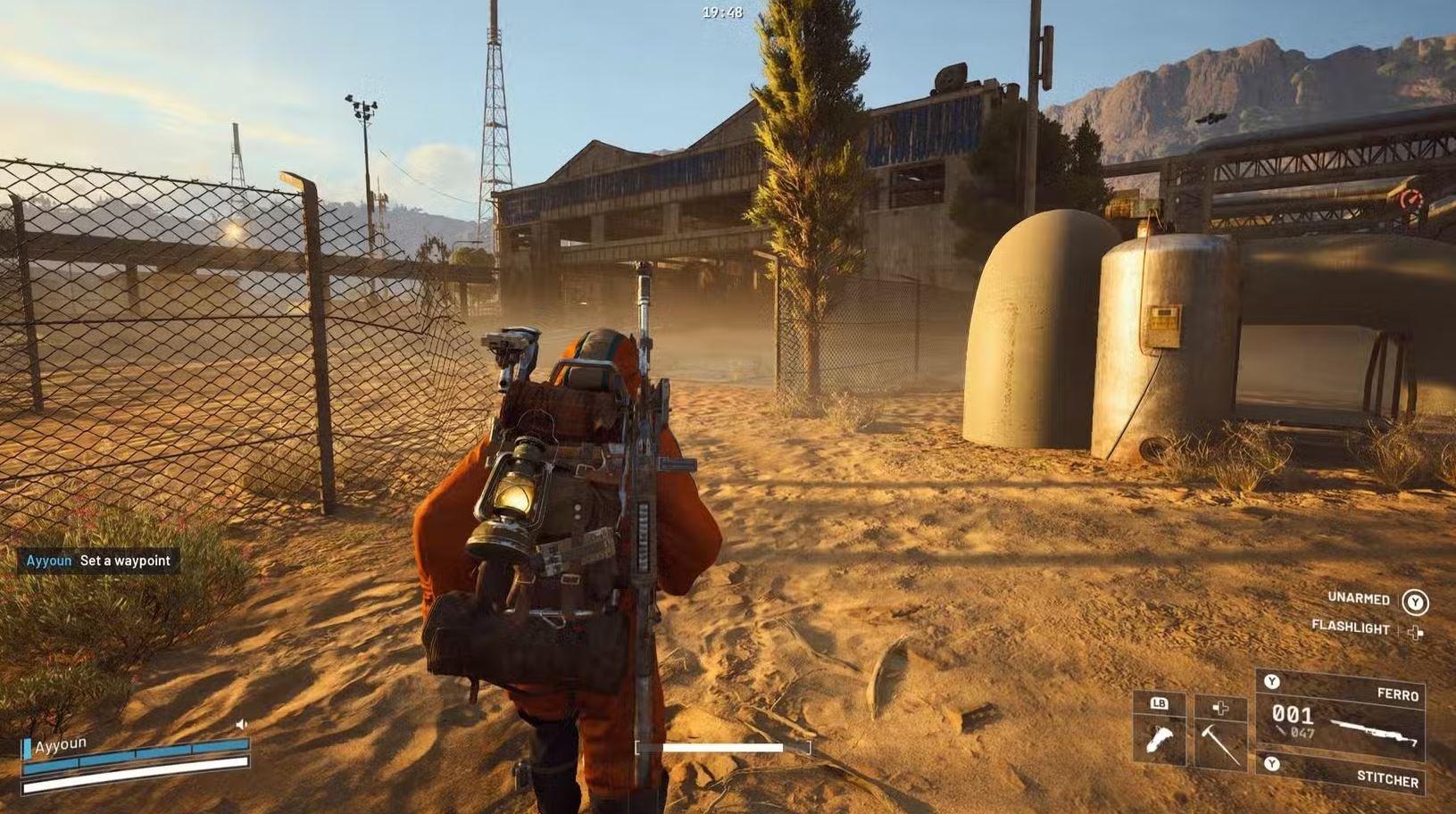Viewport: 1456px width, 814px height.
Task: Click the 19:48 match timer display
Action: pyautogui.click(x=720, y=12)
